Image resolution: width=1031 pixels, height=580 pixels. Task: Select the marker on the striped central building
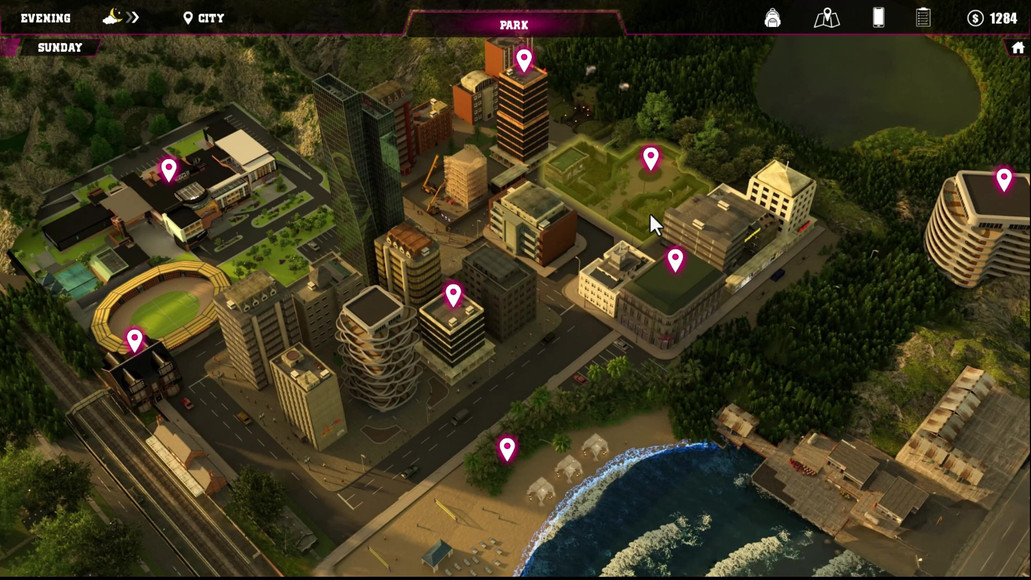click(x=453, y=294)
